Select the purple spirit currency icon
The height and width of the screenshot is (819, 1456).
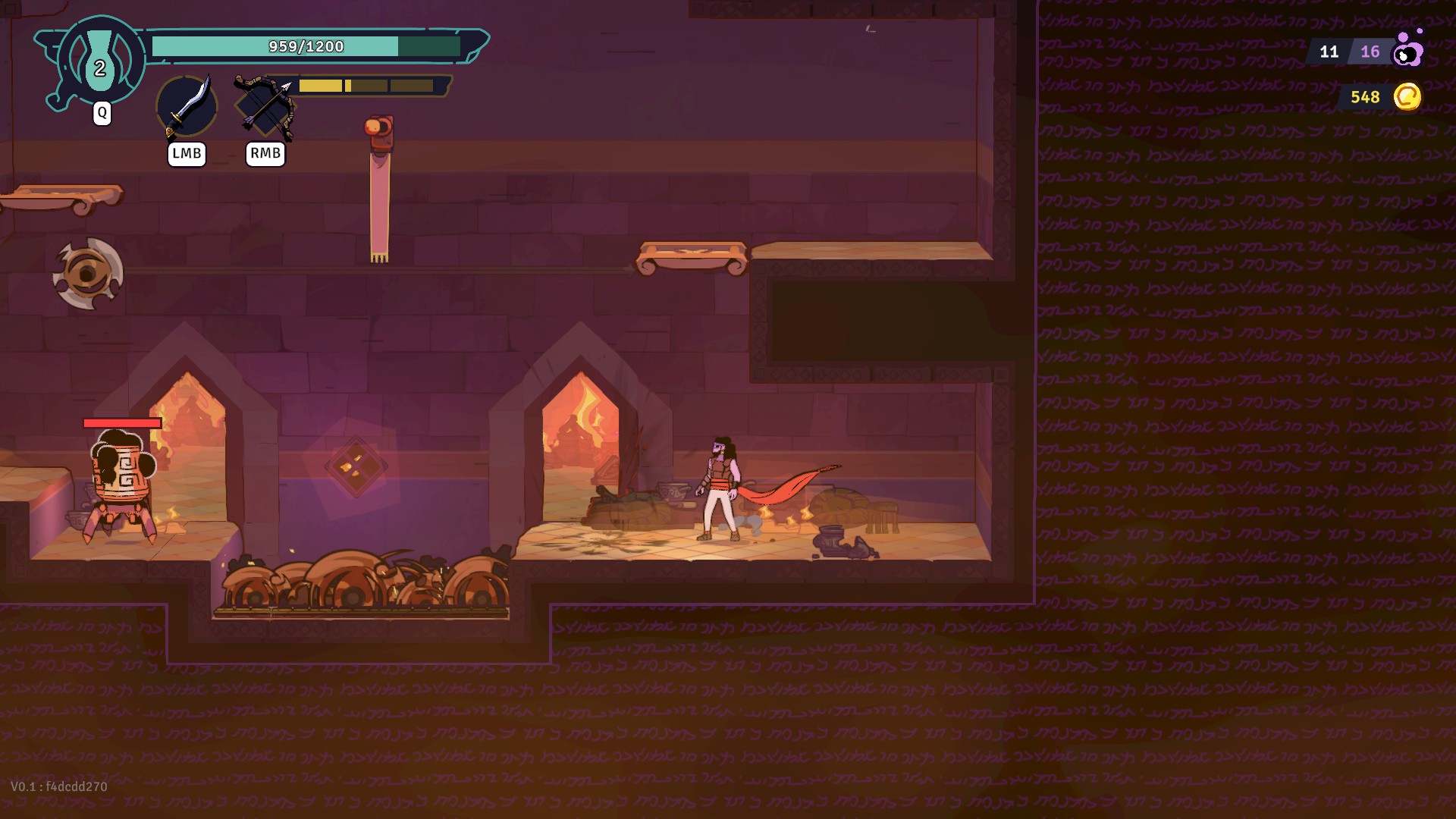coord(1408,50)
